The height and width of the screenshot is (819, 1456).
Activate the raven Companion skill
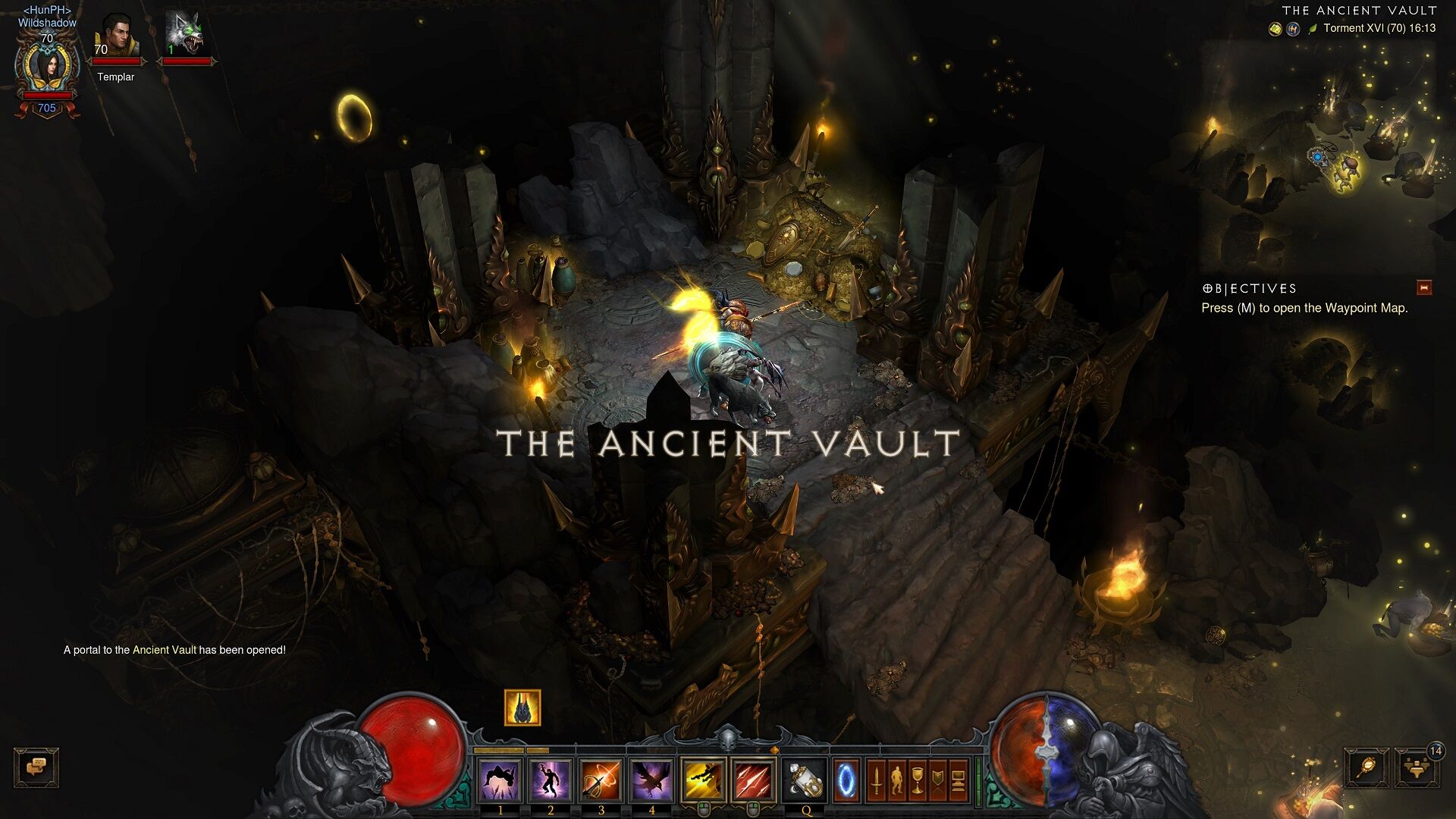coord(651,780)
